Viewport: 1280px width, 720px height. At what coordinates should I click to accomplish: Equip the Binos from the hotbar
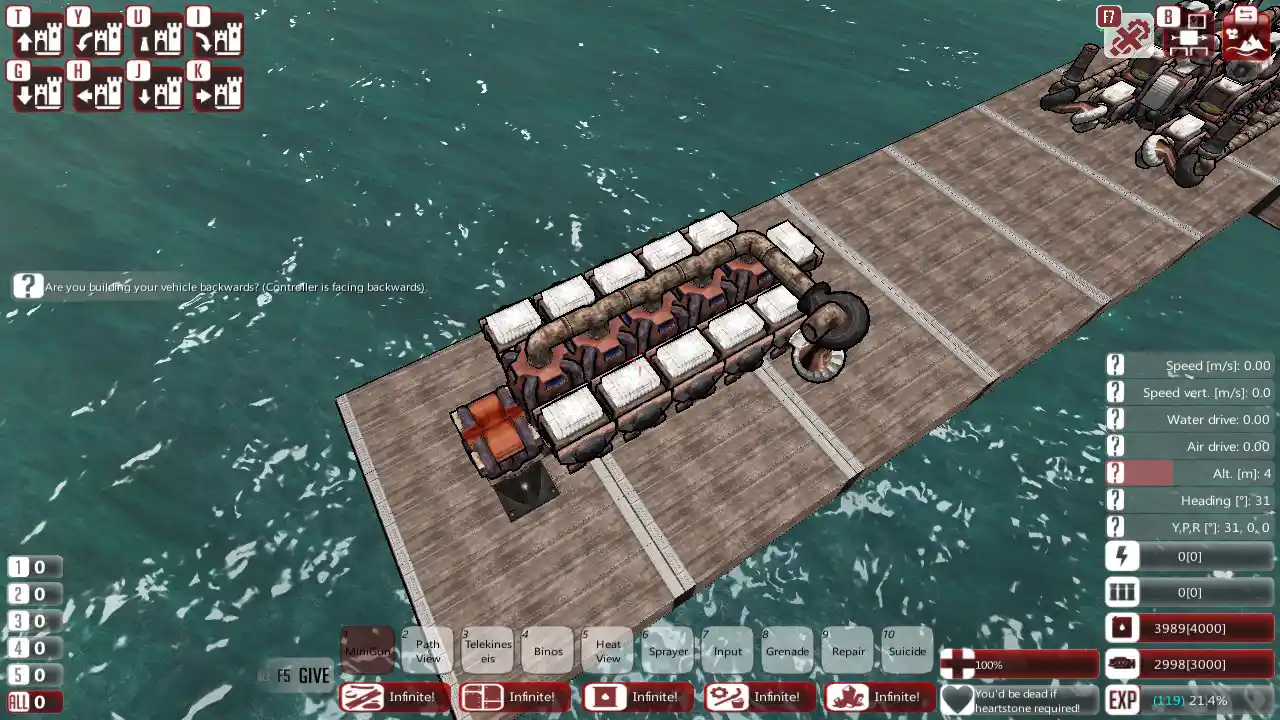[x=548, y=650]
